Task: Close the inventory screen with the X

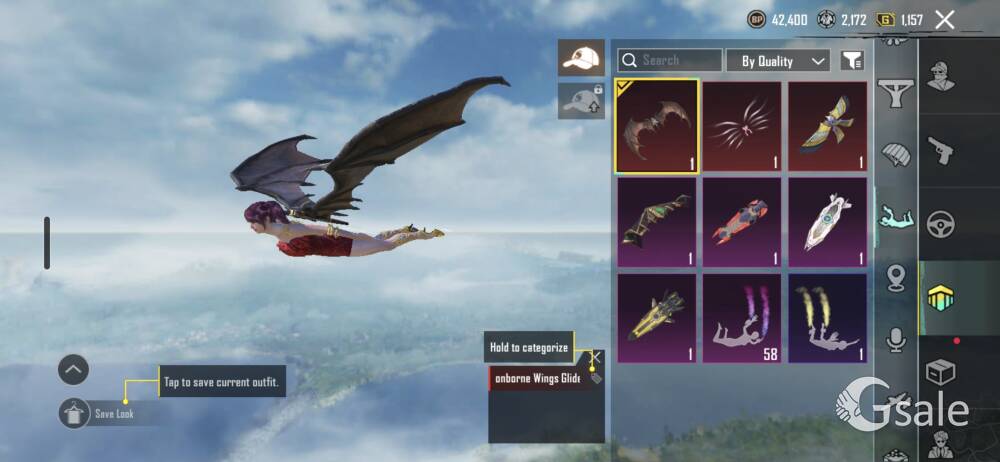Action: pyautogui.click(x=944, y=19)
